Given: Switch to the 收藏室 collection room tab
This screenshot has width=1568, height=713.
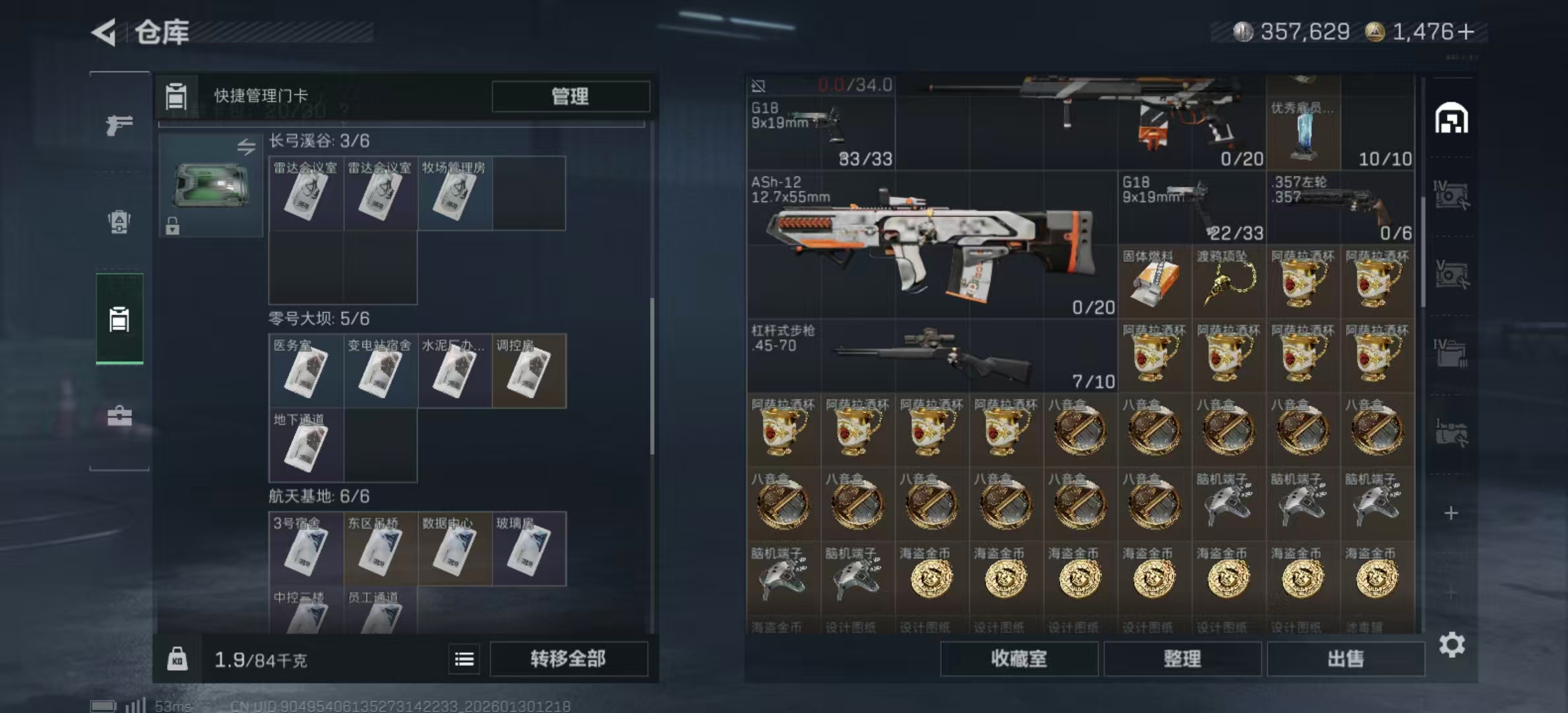Looking at the screenshot, I should 1018,659.
